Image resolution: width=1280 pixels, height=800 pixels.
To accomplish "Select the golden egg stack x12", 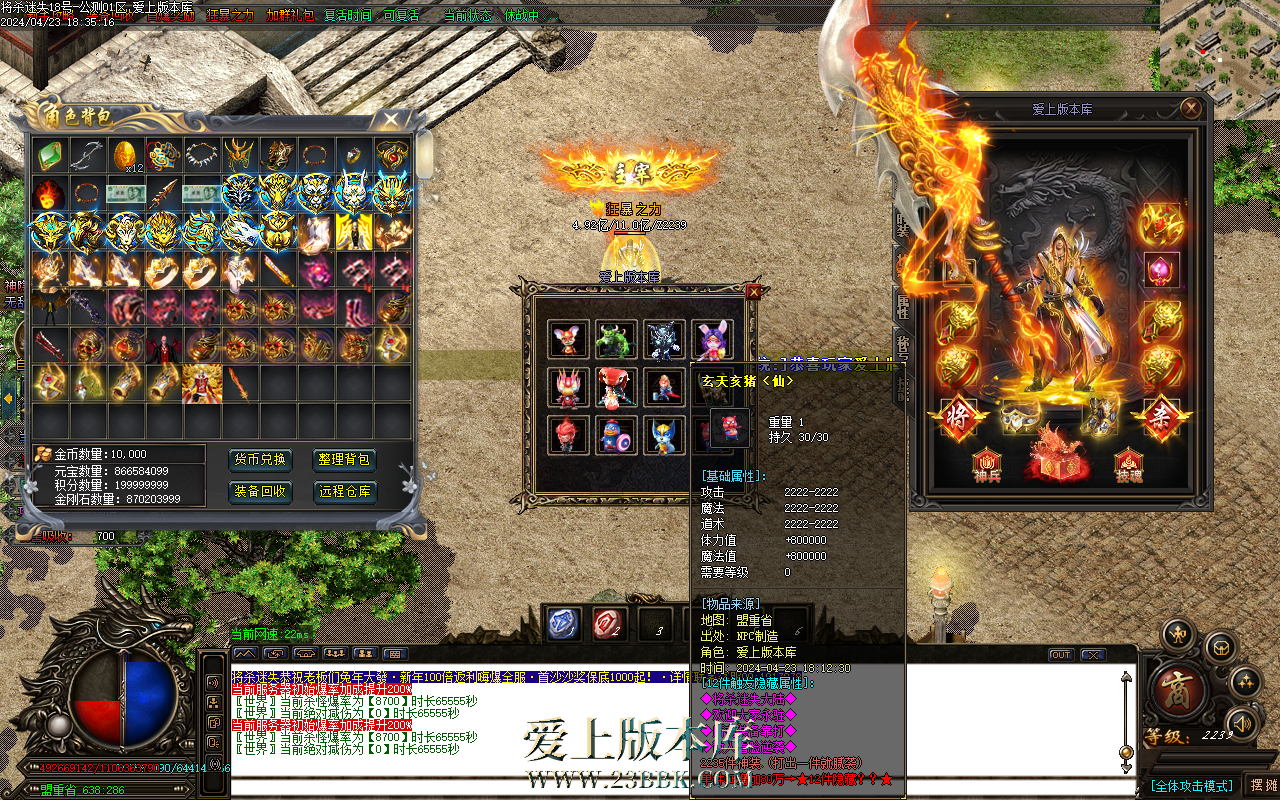I will pos(126,155).
